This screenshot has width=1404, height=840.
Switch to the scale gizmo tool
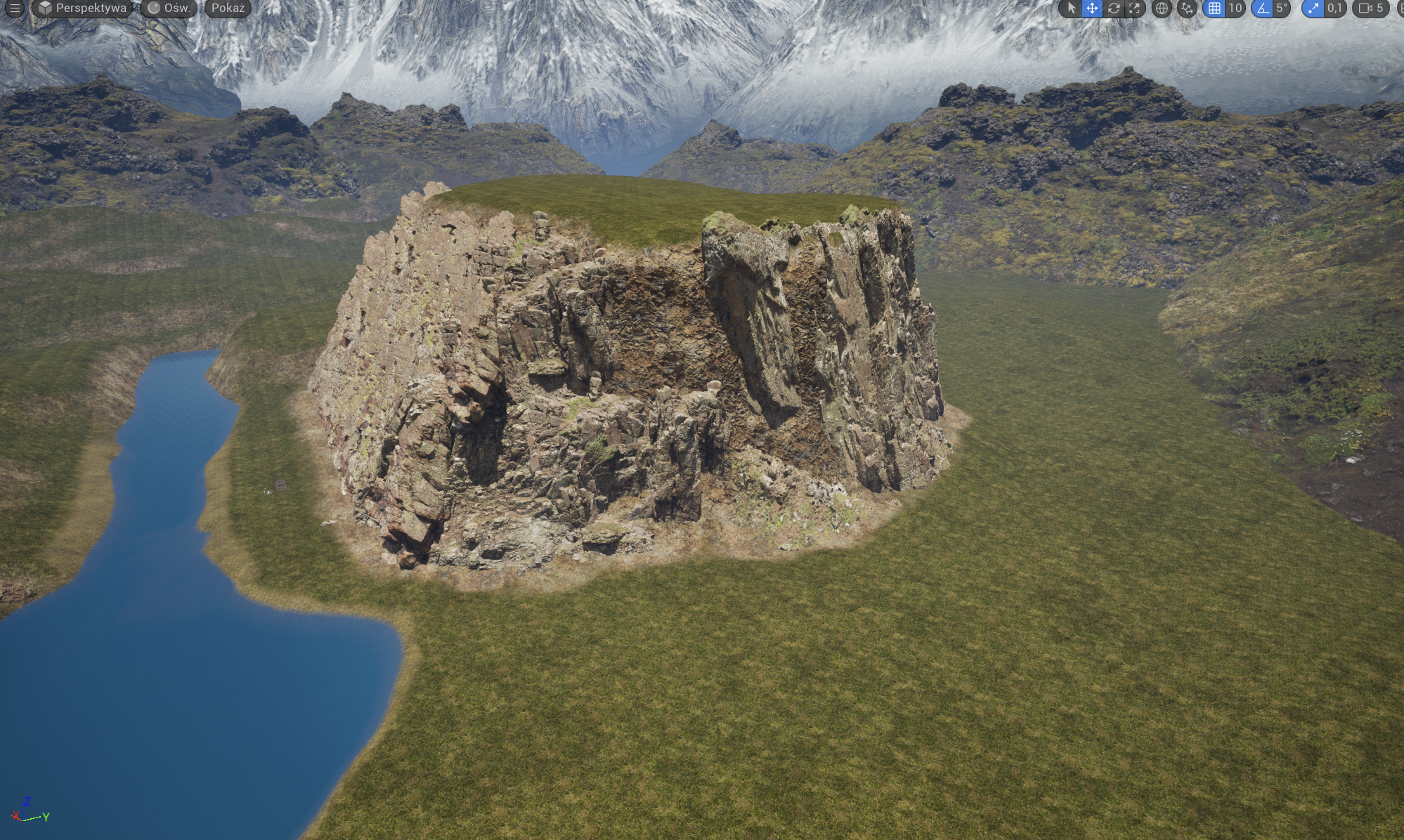pyautogui.click(x=1135, y=8)
